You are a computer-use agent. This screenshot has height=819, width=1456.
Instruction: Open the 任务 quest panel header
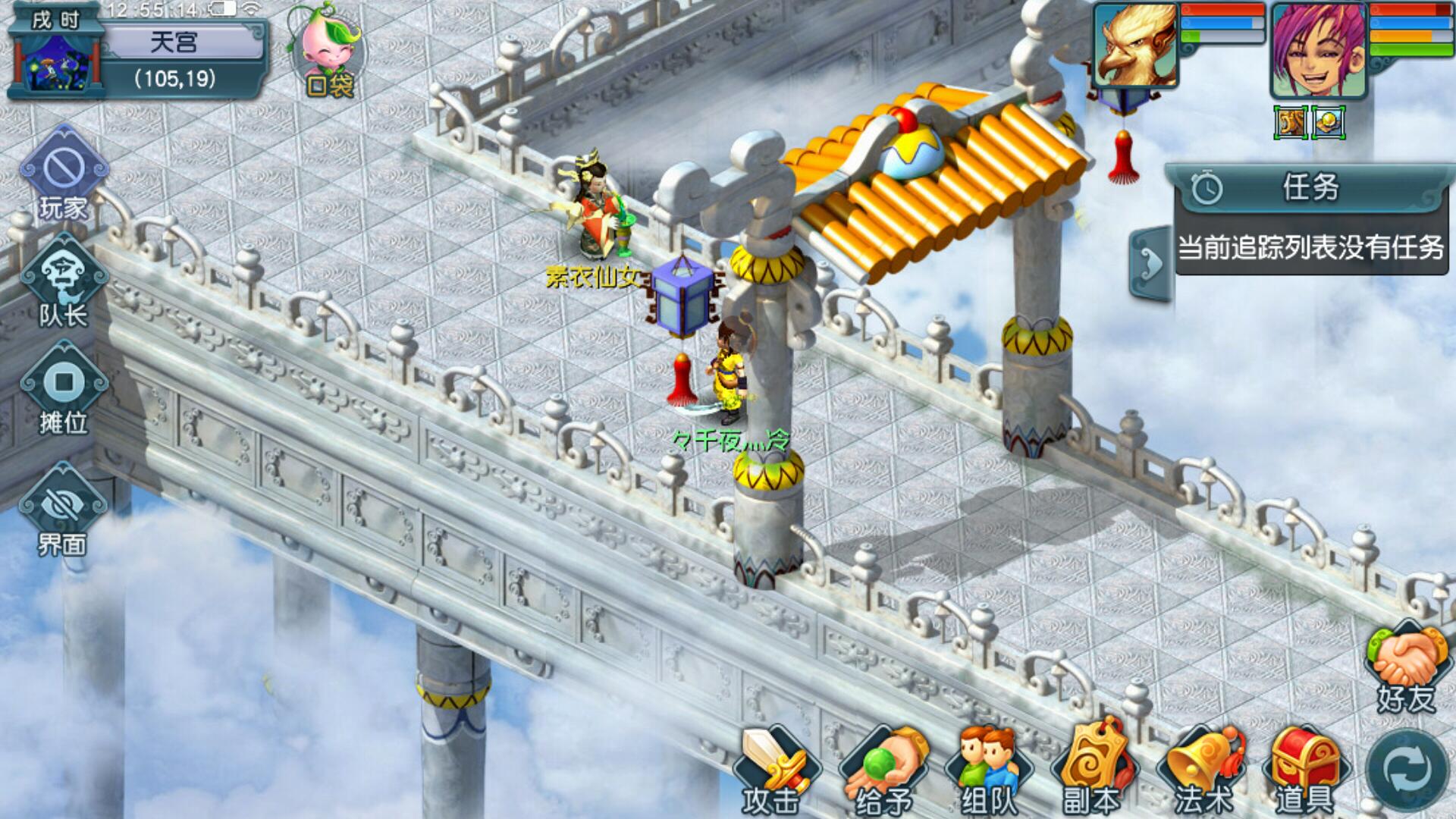pyautogui.click(x=1310, y=187)
